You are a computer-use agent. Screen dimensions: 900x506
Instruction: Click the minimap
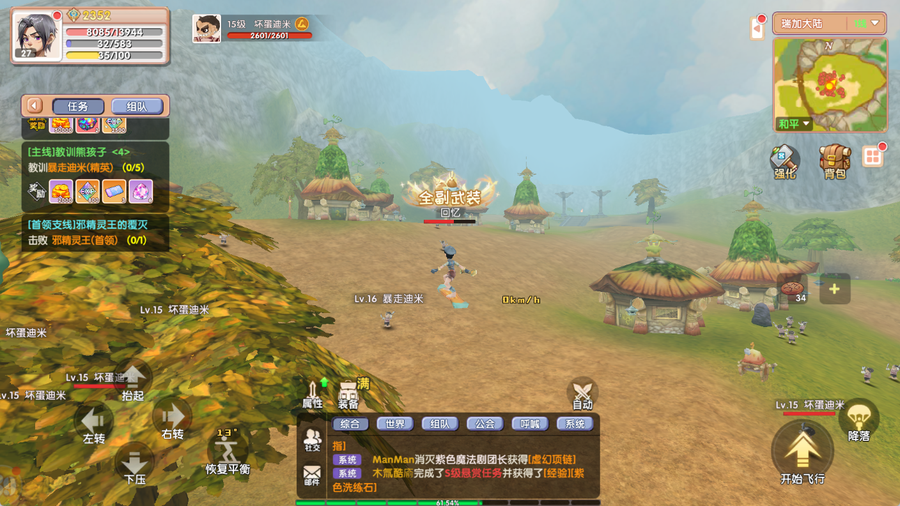(x=830, y=85)
